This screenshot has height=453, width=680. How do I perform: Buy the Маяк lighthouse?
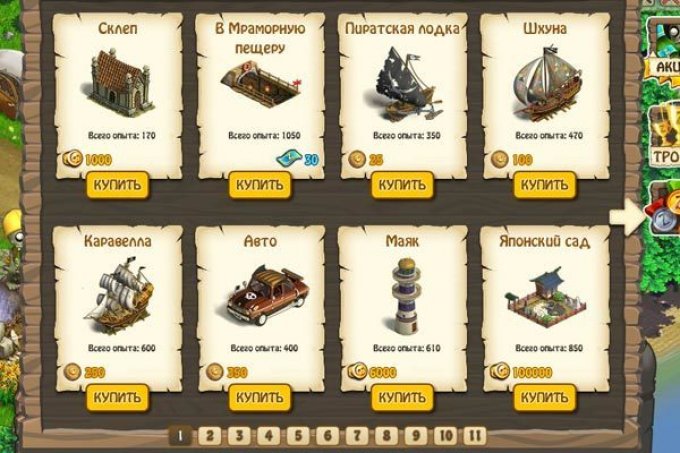point(400,397)
